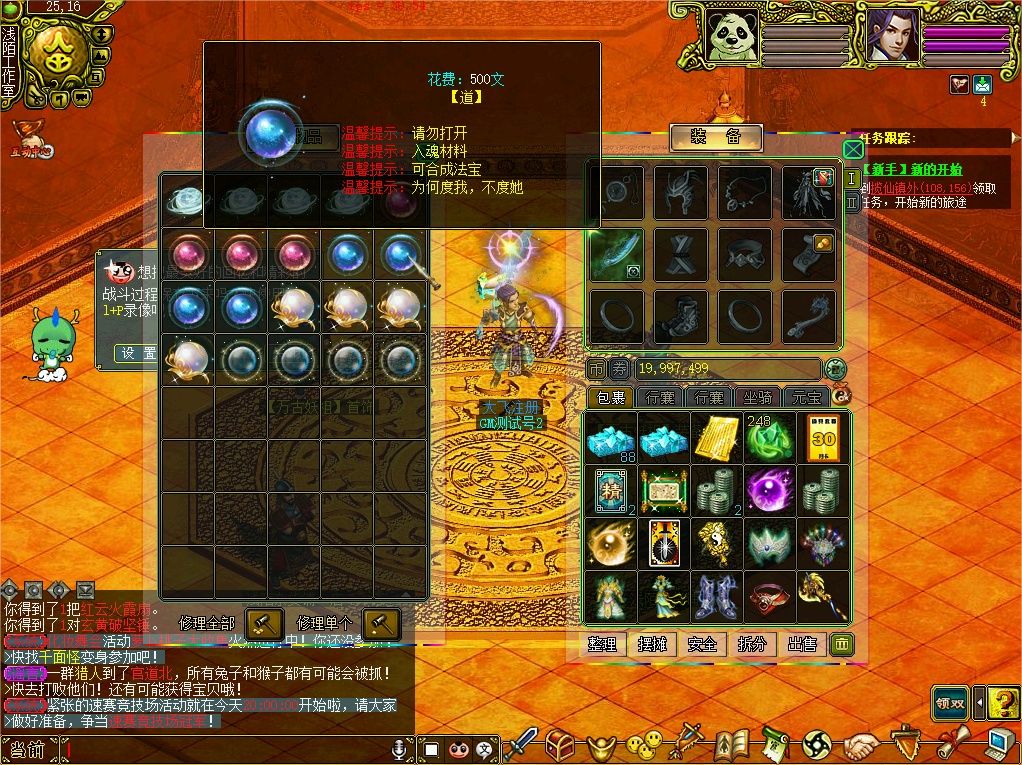
Task: Click the panda pet portrait
Action: [732, 37]
